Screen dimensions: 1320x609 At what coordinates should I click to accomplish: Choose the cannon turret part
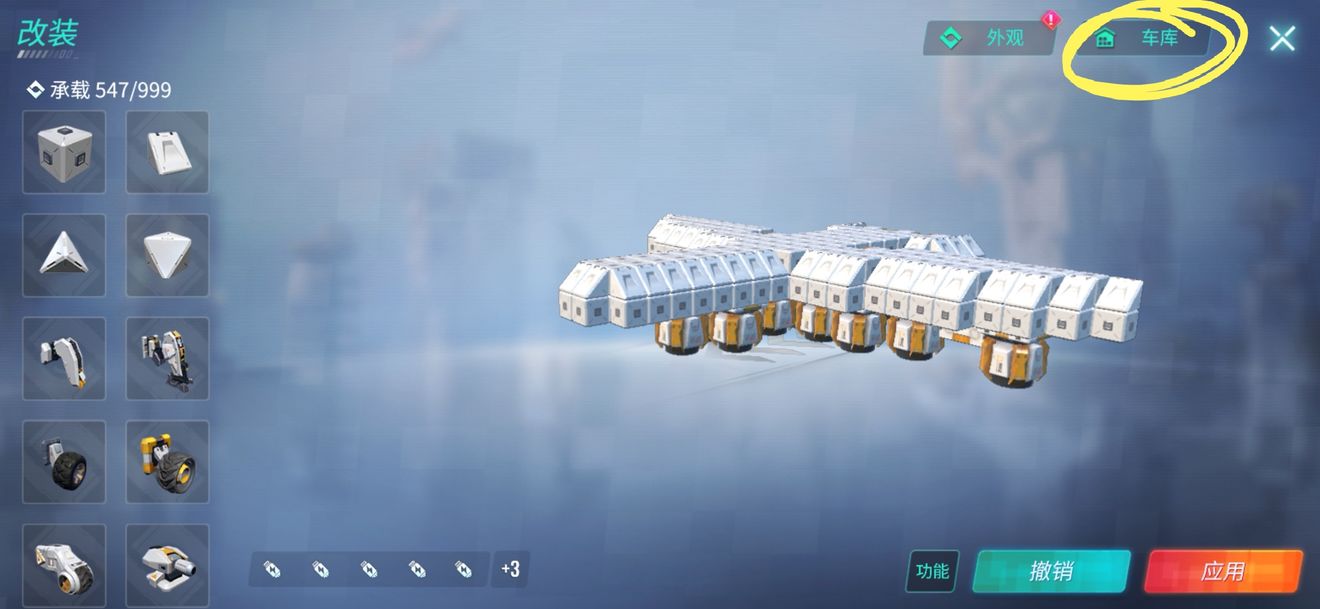pos(167,562)
